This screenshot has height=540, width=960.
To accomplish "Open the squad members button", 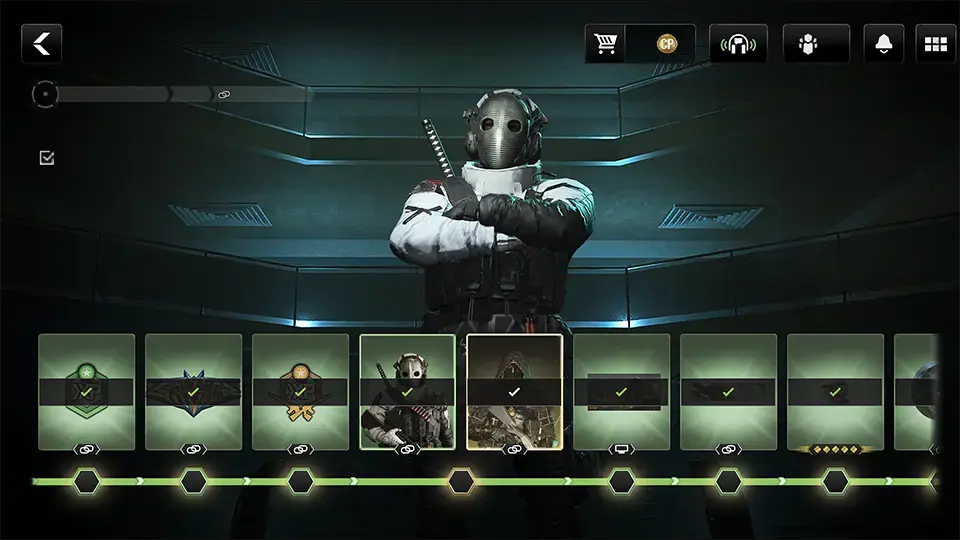I will coord(808,44).
